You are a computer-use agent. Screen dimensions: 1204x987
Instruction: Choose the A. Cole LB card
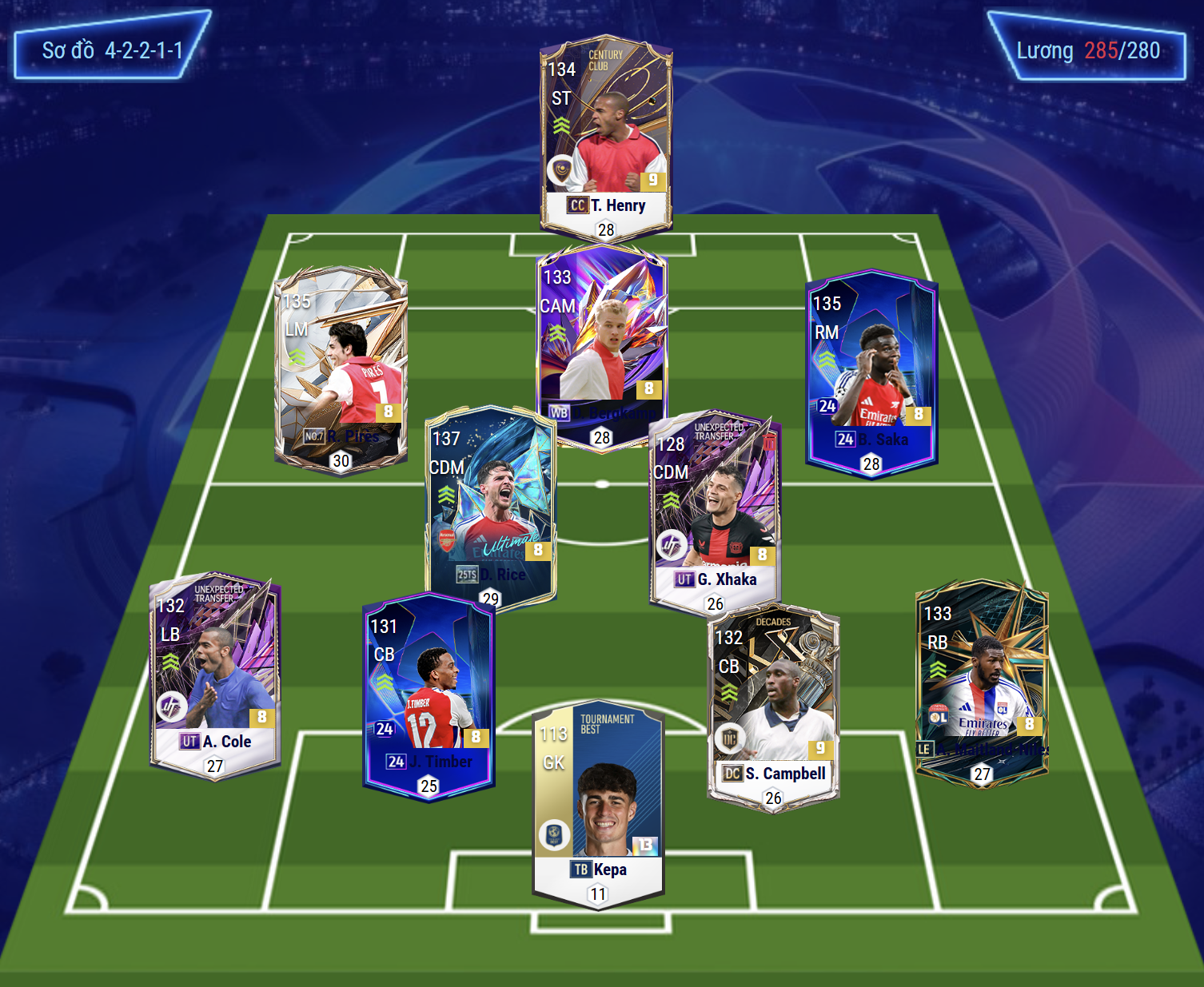coord(215,675)
